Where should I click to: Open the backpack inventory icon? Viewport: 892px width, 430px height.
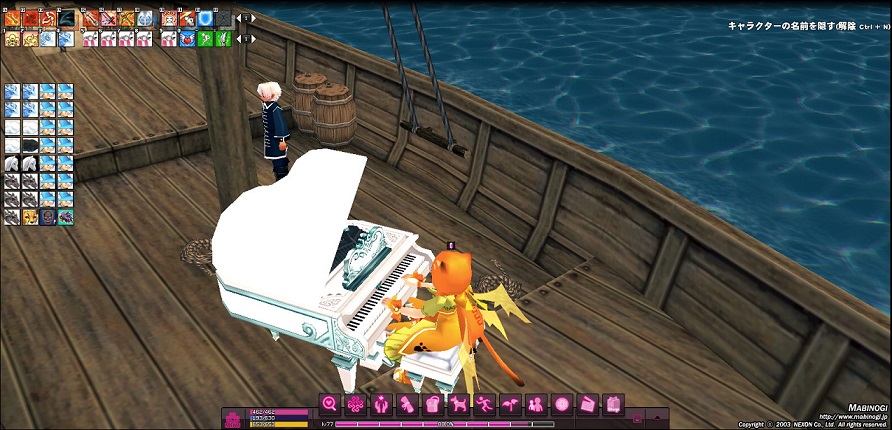pyautogui.click(x=432, y=404)
